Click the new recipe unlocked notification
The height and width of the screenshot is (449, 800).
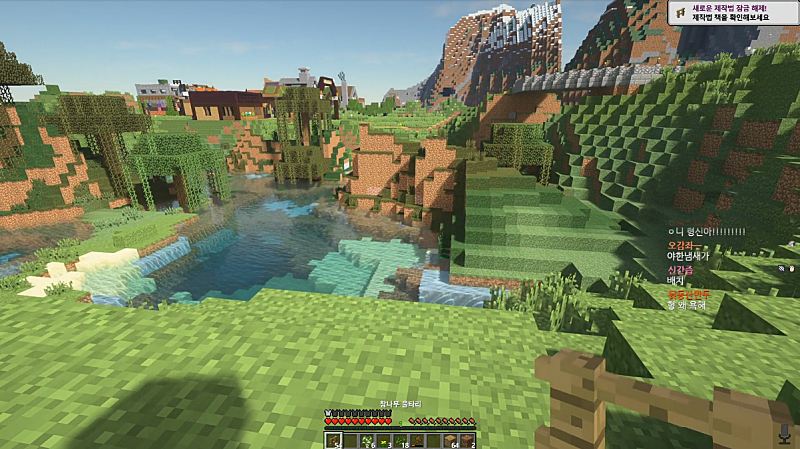click(x=734, y=12)
